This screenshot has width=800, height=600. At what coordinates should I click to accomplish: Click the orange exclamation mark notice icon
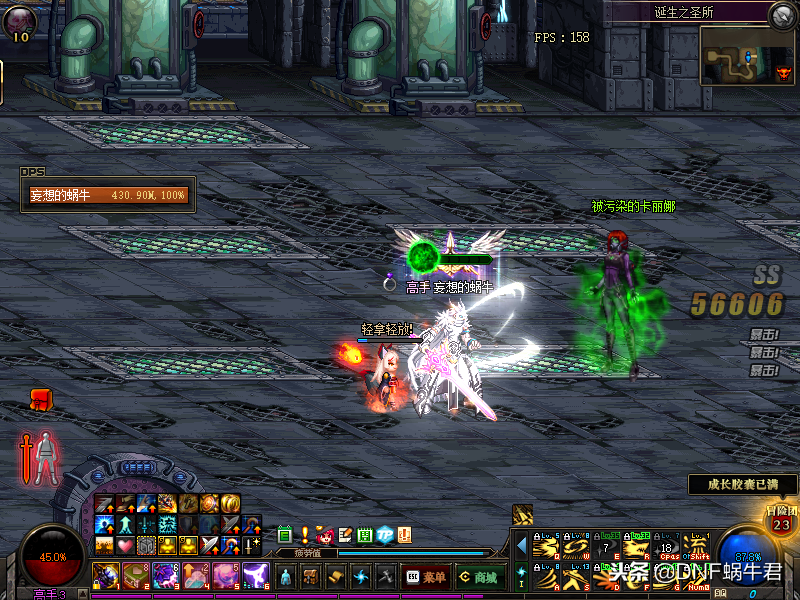click(305, 535)
